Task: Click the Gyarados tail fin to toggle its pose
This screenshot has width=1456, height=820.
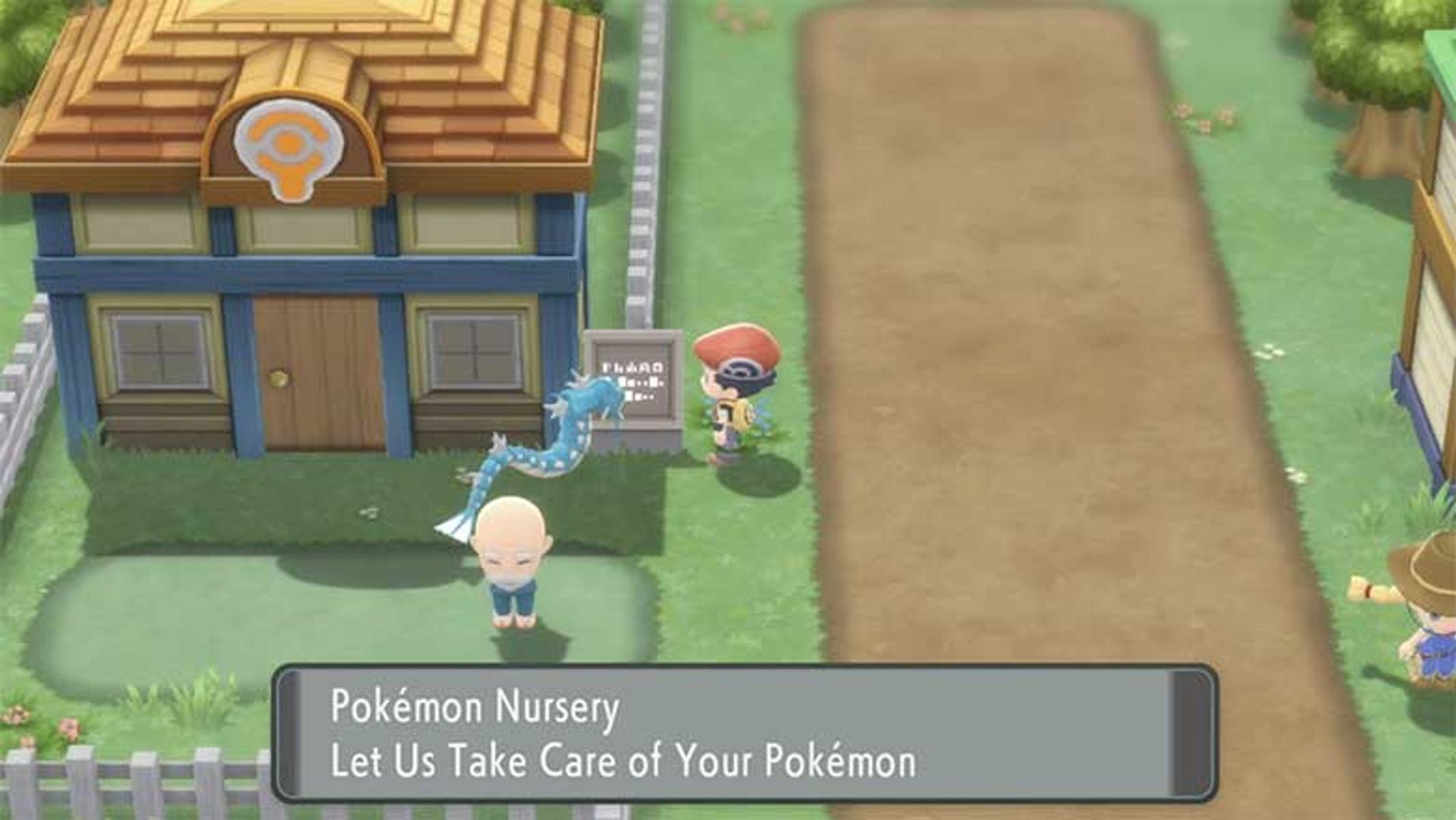Action: [456, 522]
